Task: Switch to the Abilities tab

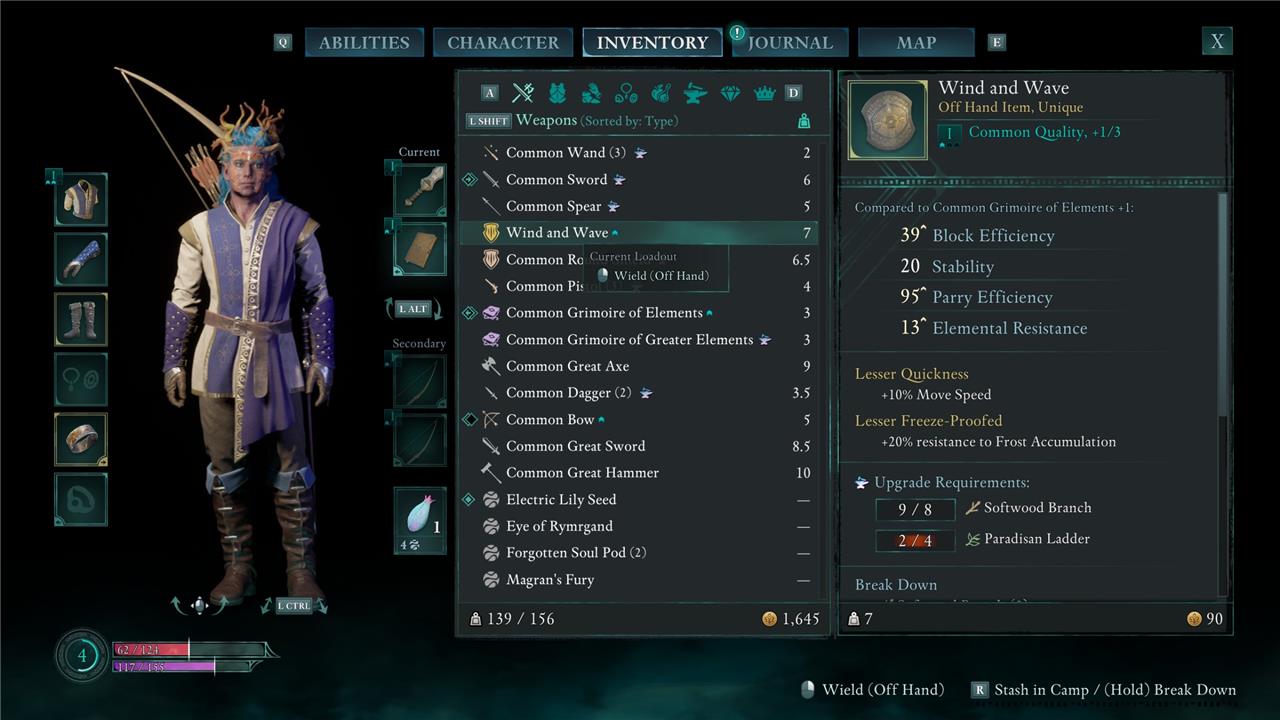Action: 364,42
